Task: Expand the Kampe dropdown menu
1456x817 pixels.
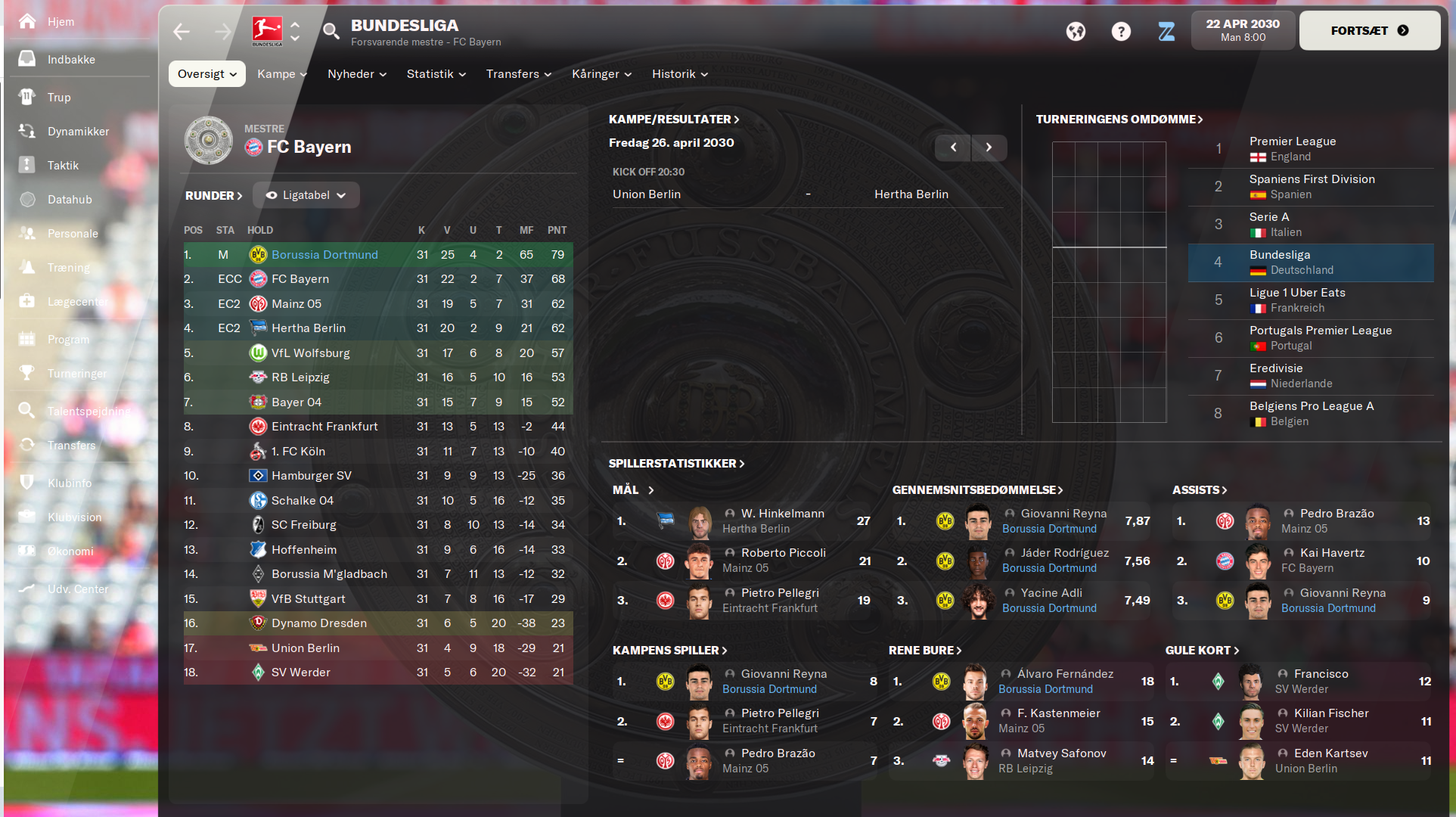Action: click(x=281, y=73)
